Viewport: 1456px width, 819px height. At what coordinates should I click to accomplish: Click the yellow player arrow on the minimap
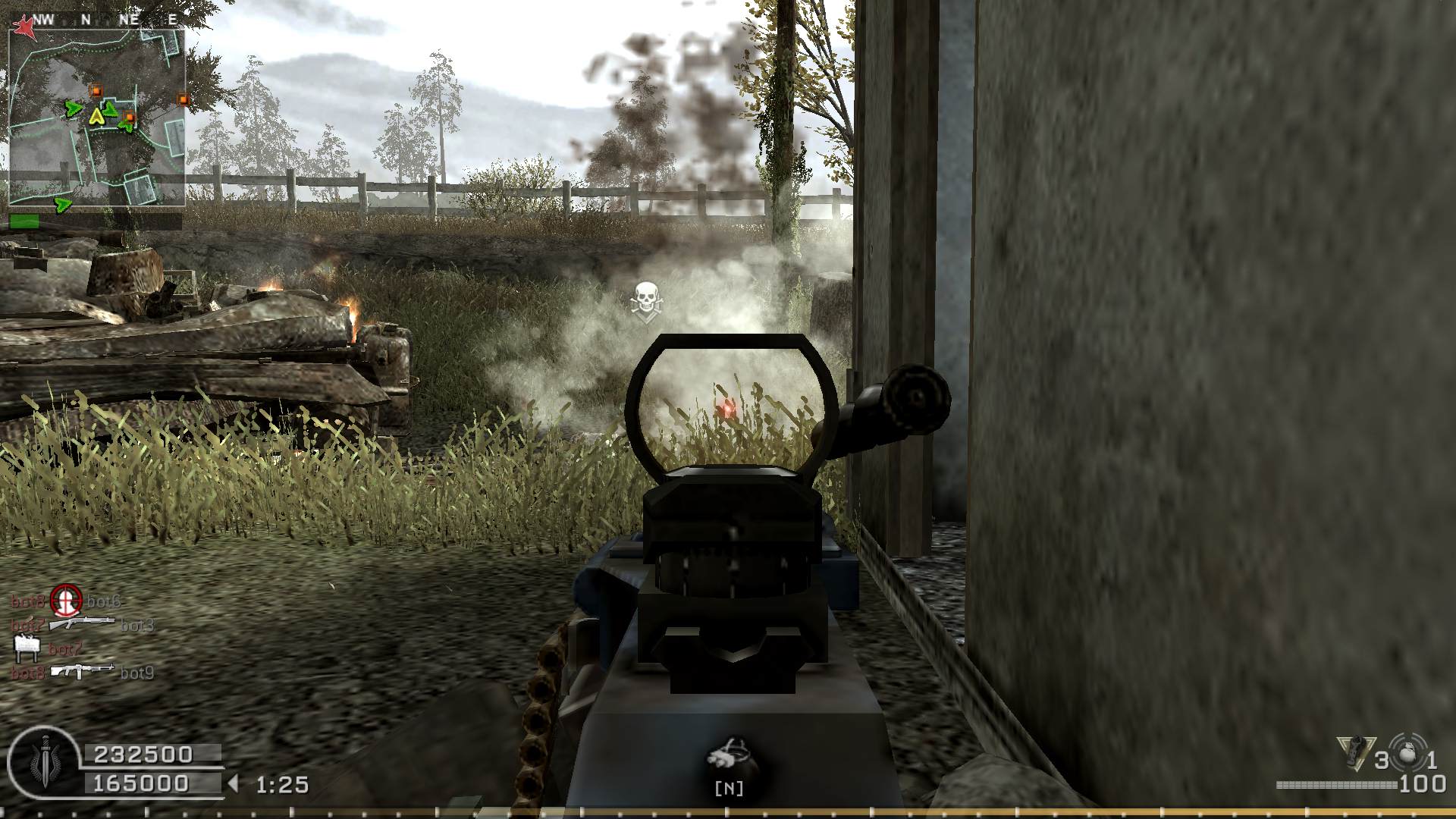(x=96, y=116)
